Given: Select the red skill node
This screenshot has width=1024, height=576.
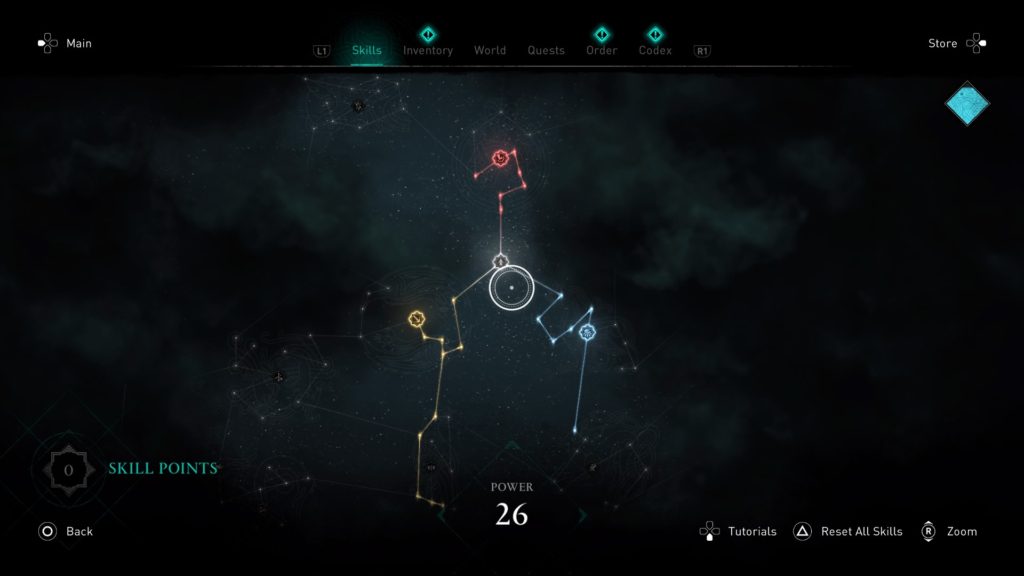Looking at the screenshot, I should point(501,157).
